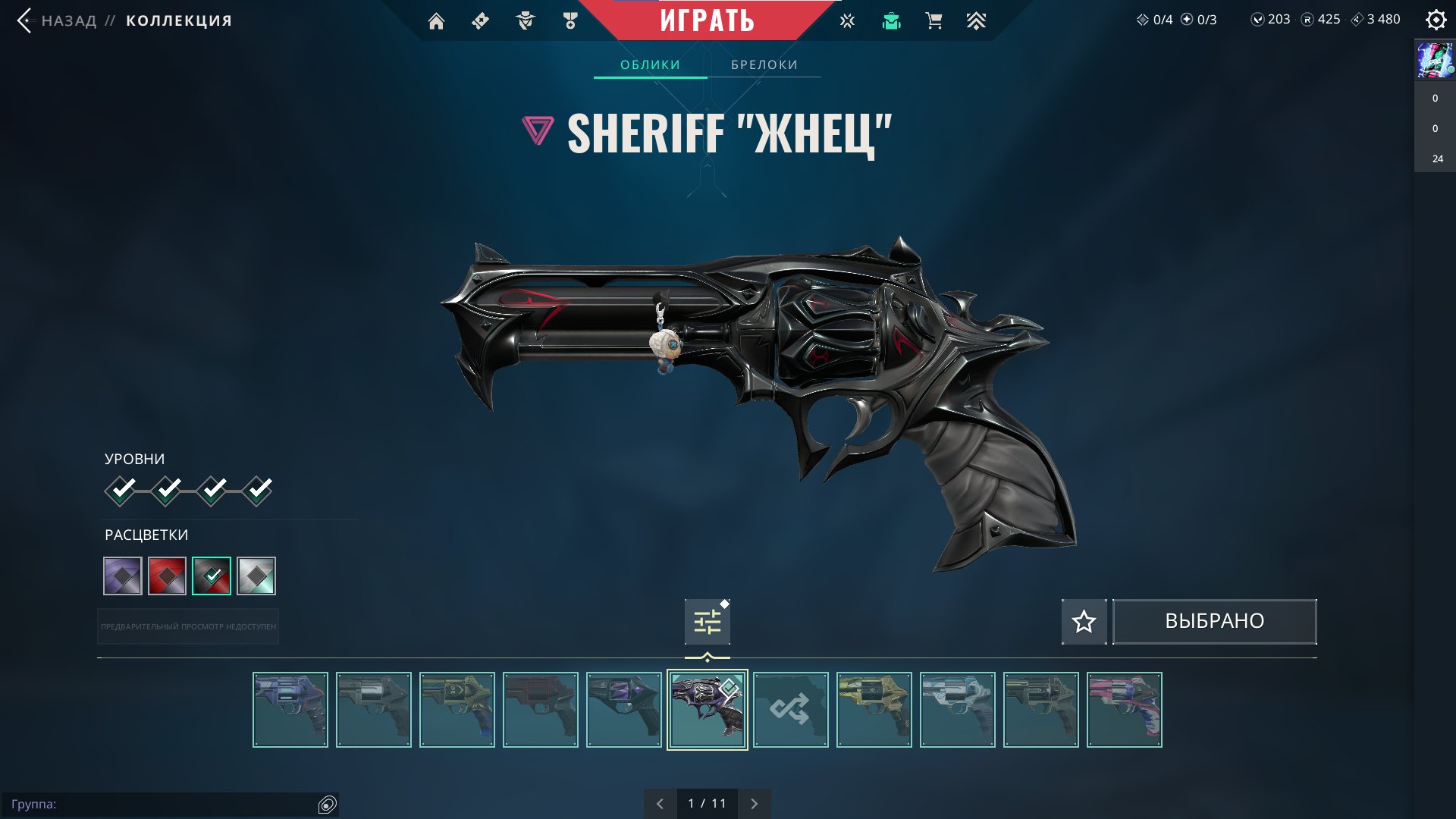1456x819 pixels.
Task: Open the skin filter sliders button
Action: pyautogui.click(x=707, y=623)
